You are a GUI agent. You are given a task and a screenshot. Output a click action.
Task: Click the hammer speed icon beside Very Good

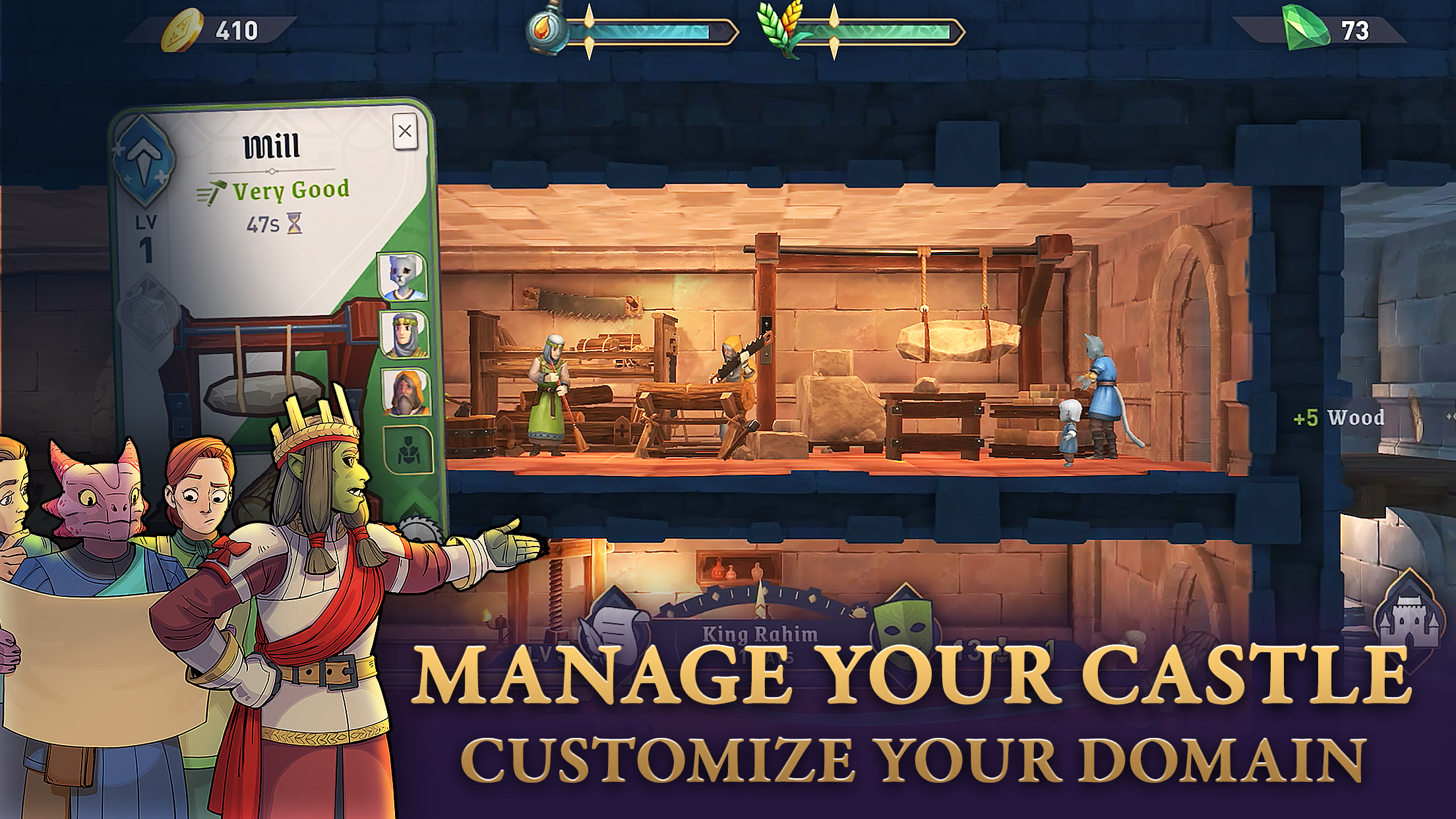(212, 190)
